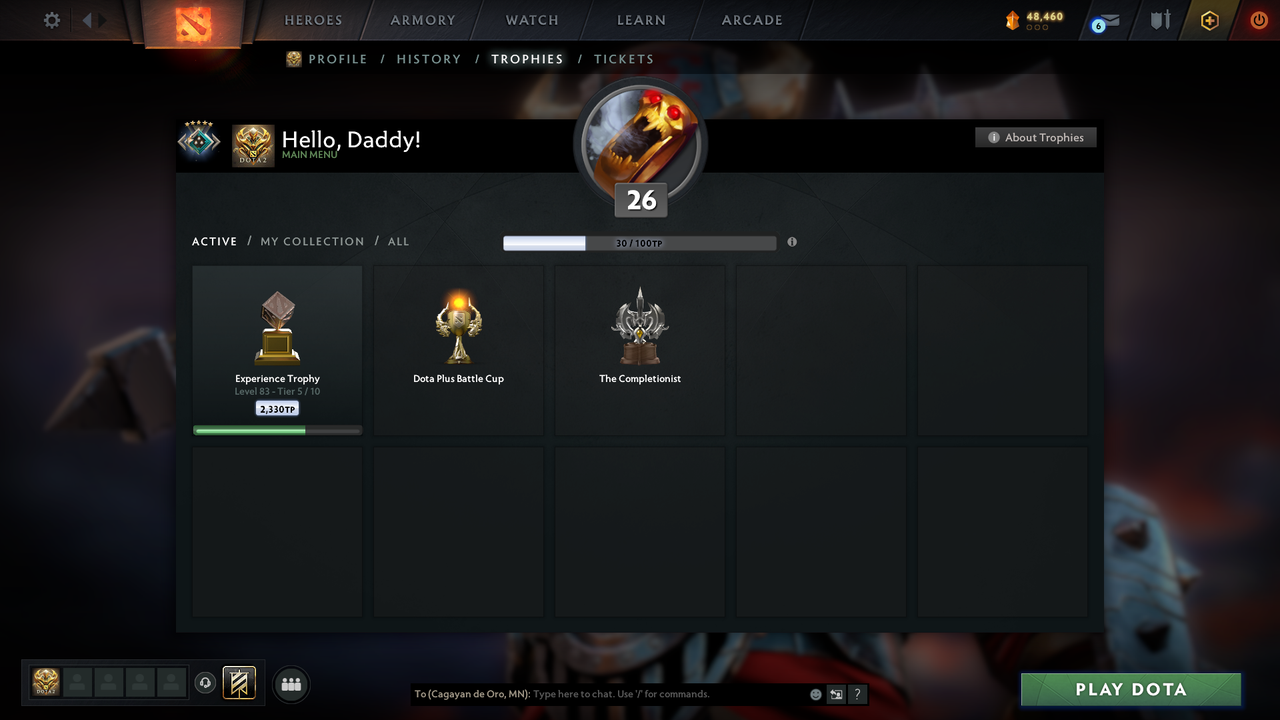Click the friends list icon
The image size is (1280, 720).
pos(290,684)
